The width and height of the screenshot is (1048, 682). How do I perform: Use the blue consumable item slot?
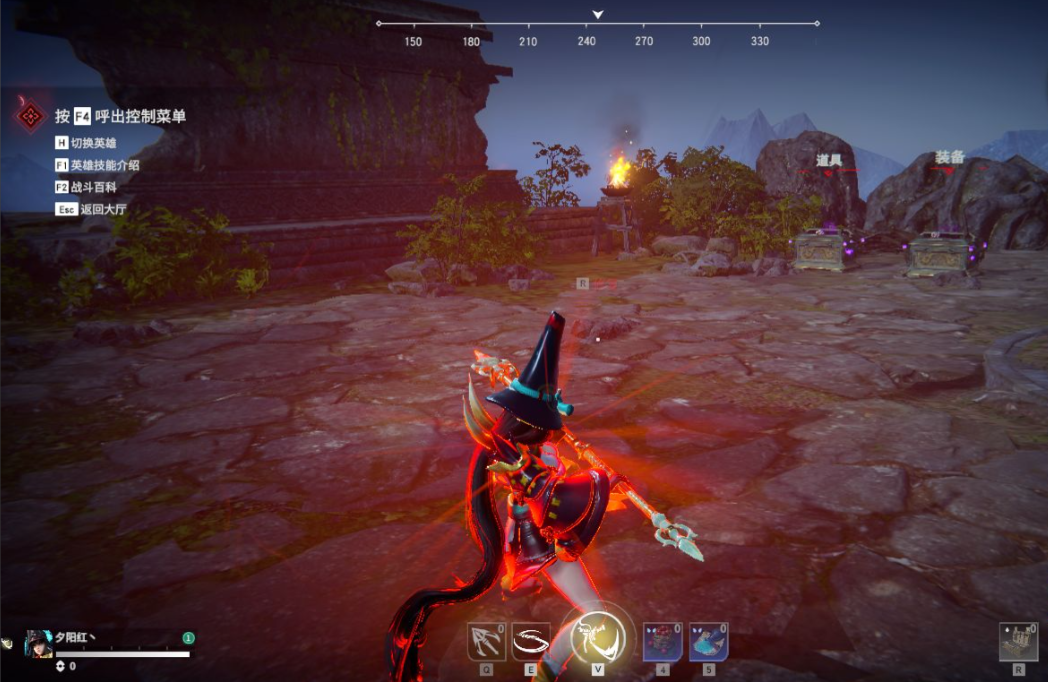(x=708, y=640)
